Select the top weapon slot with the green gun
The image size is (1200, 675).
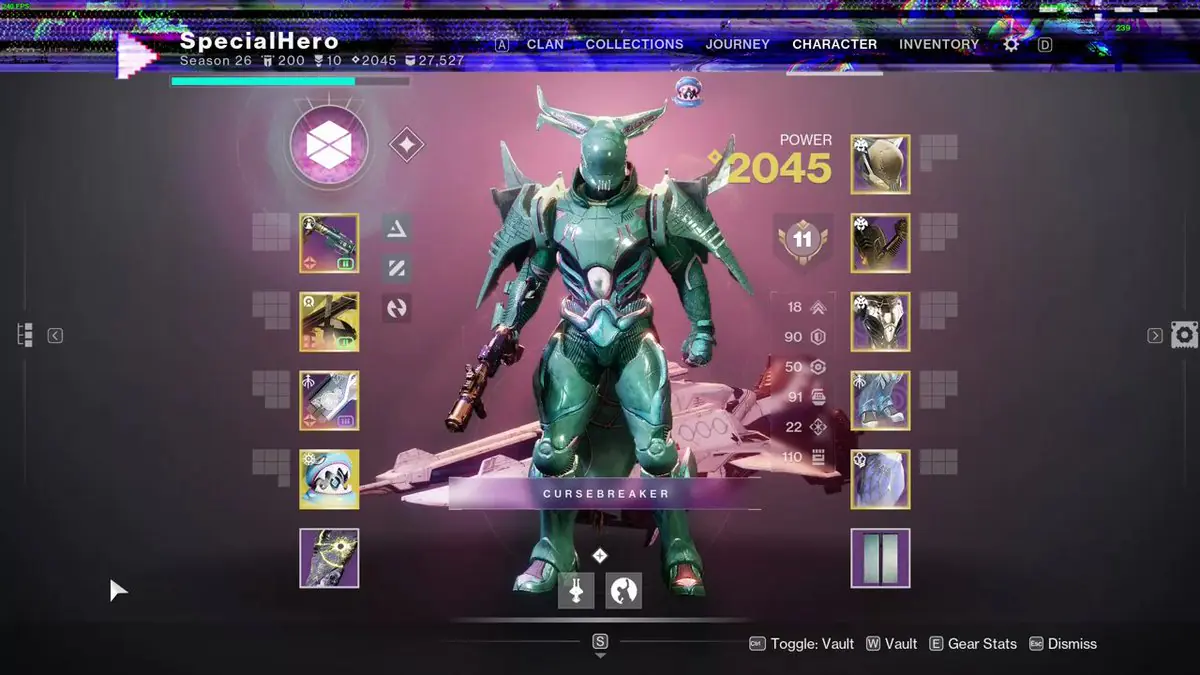click(x=329, y=243)
